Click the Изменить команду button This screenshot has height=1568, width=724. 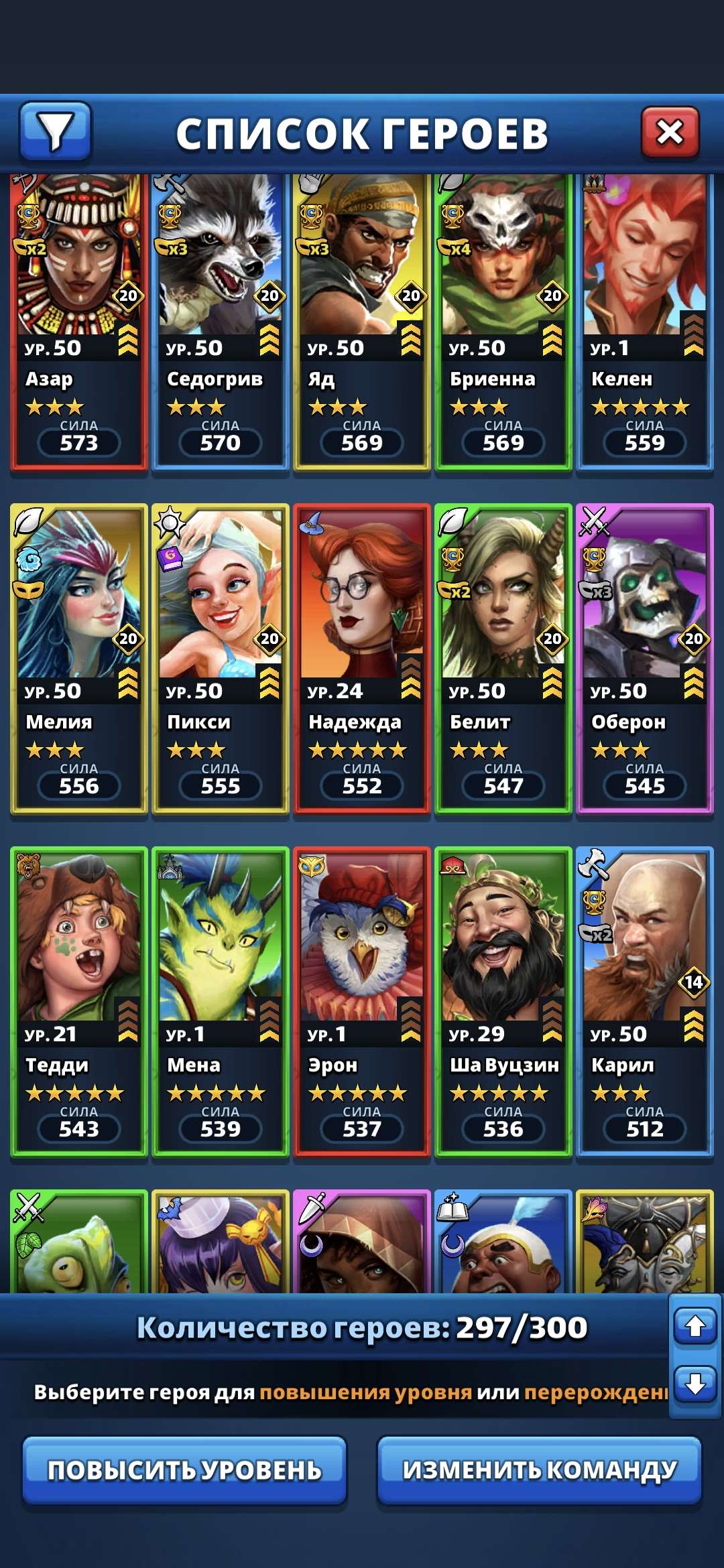click(x=539, y=1470)
